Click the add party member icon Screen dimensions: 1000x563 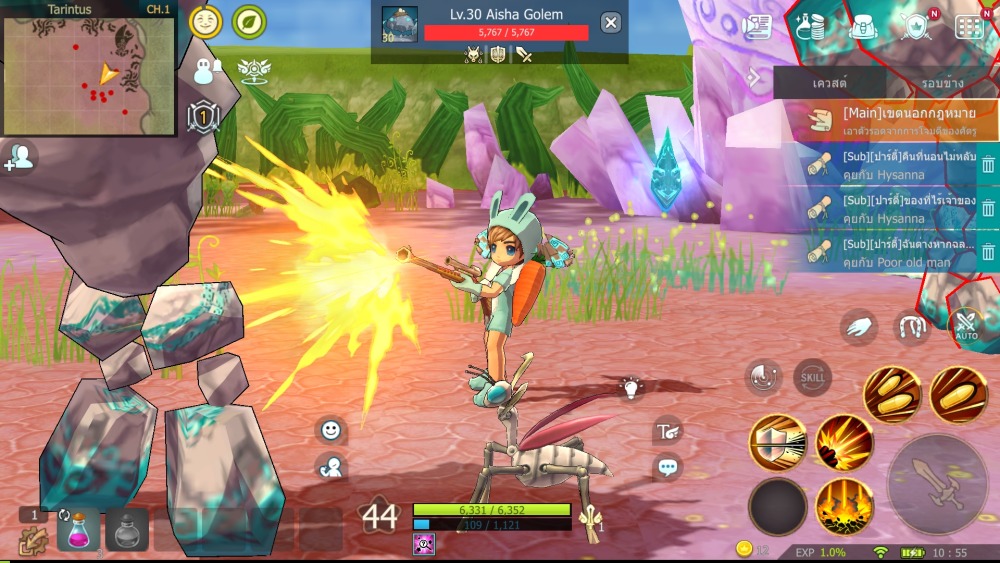(19, 156)
